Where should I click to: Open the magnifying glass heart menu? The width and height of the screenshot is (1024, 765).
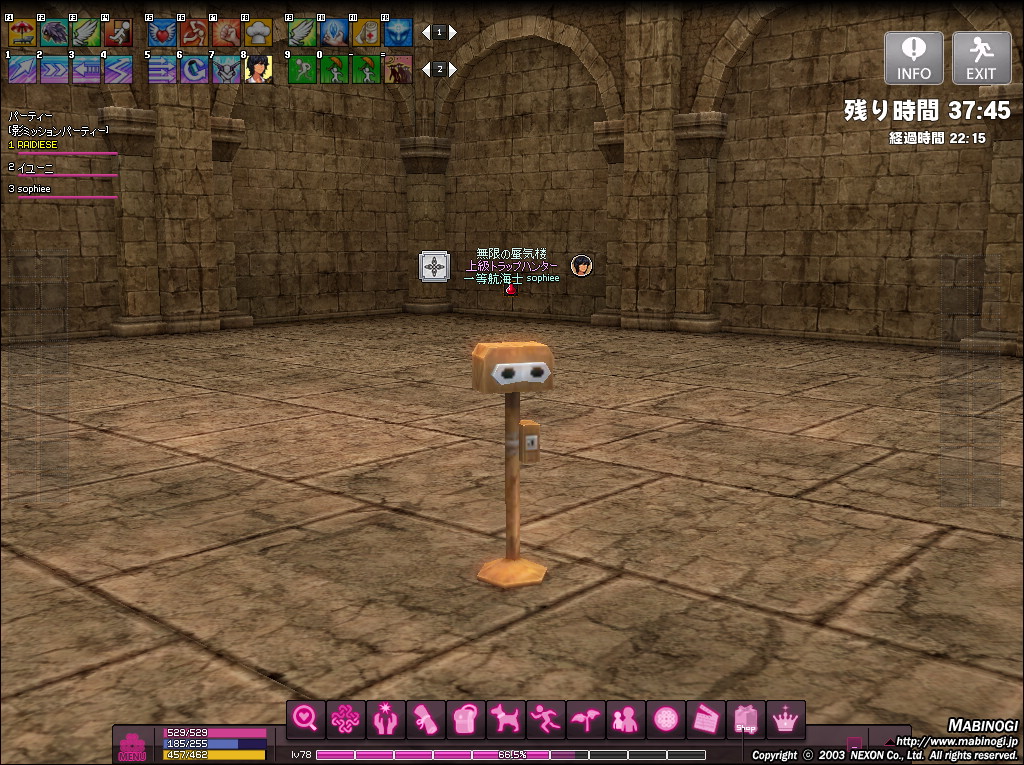click(305, 719)
